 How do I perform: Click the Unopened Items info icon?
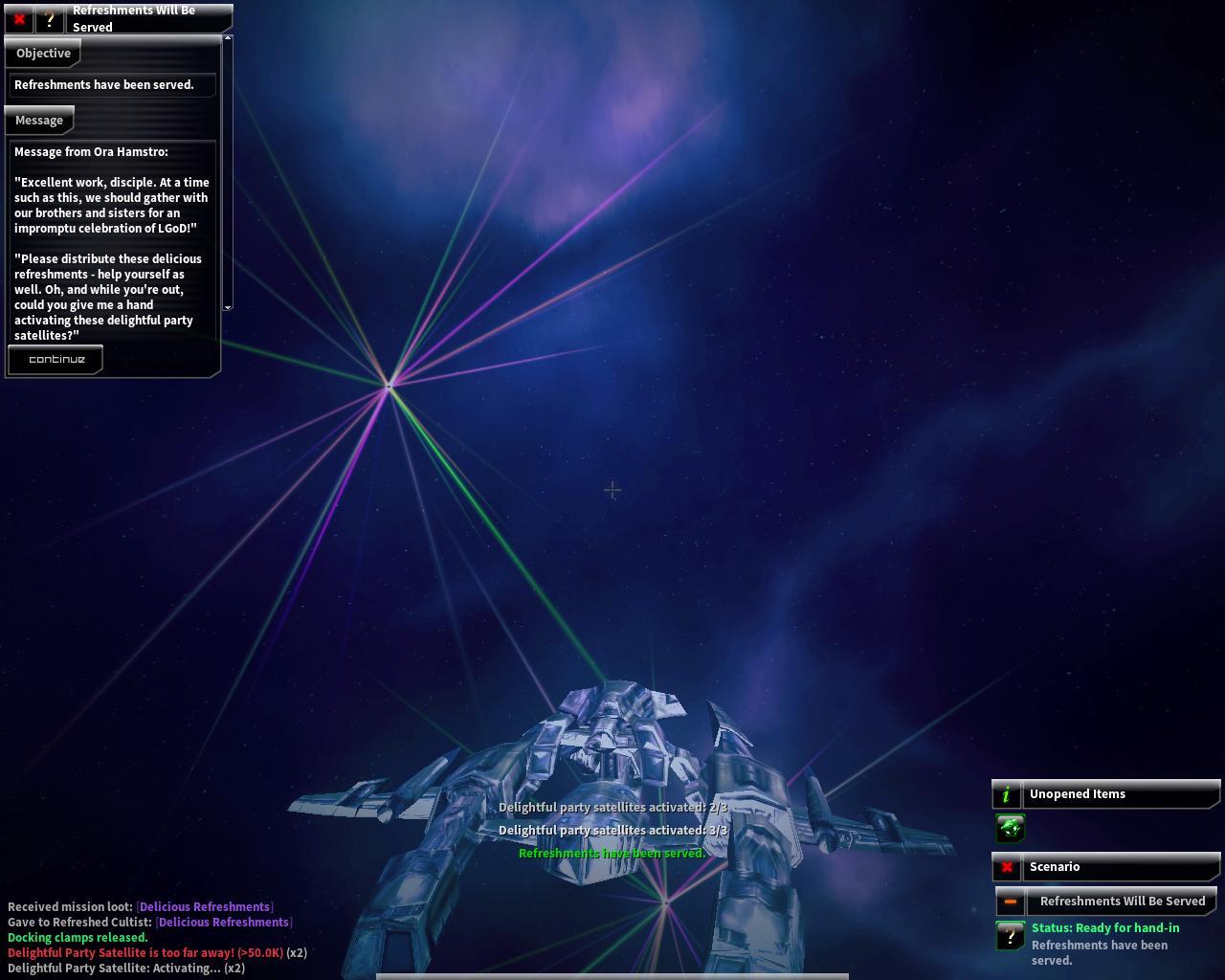[x=1006, y=794]
